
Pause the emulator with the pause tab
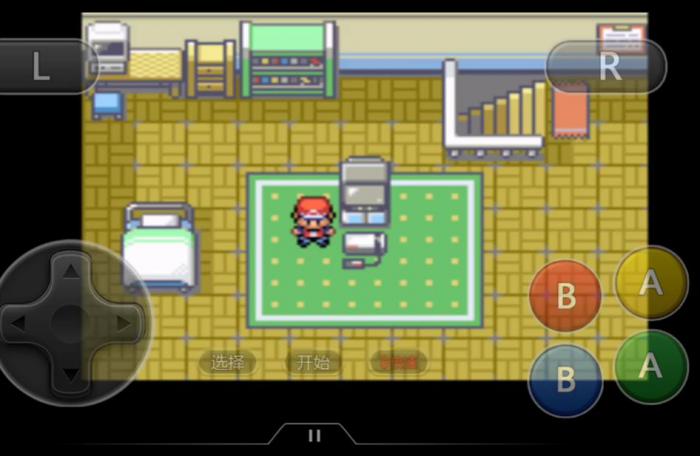point(314,436)
